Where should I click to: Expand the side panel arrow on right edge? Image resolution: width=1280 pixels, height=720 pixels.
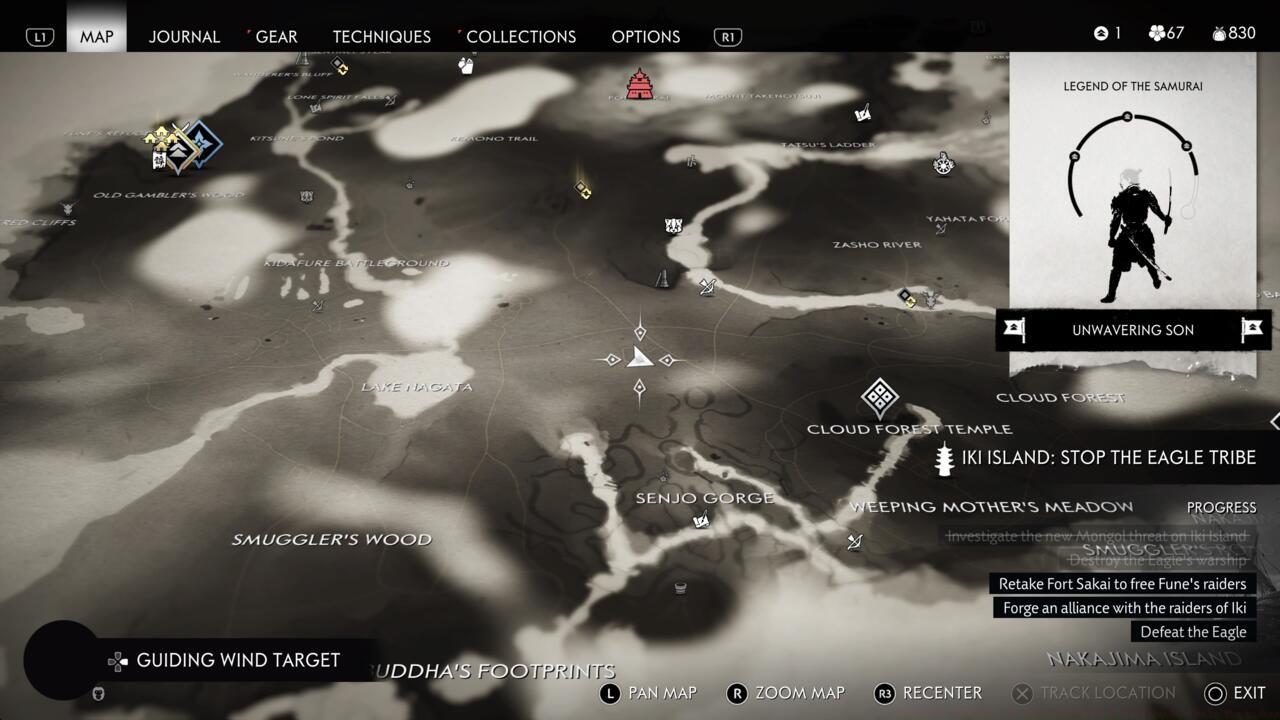(x=1274, y=421)
